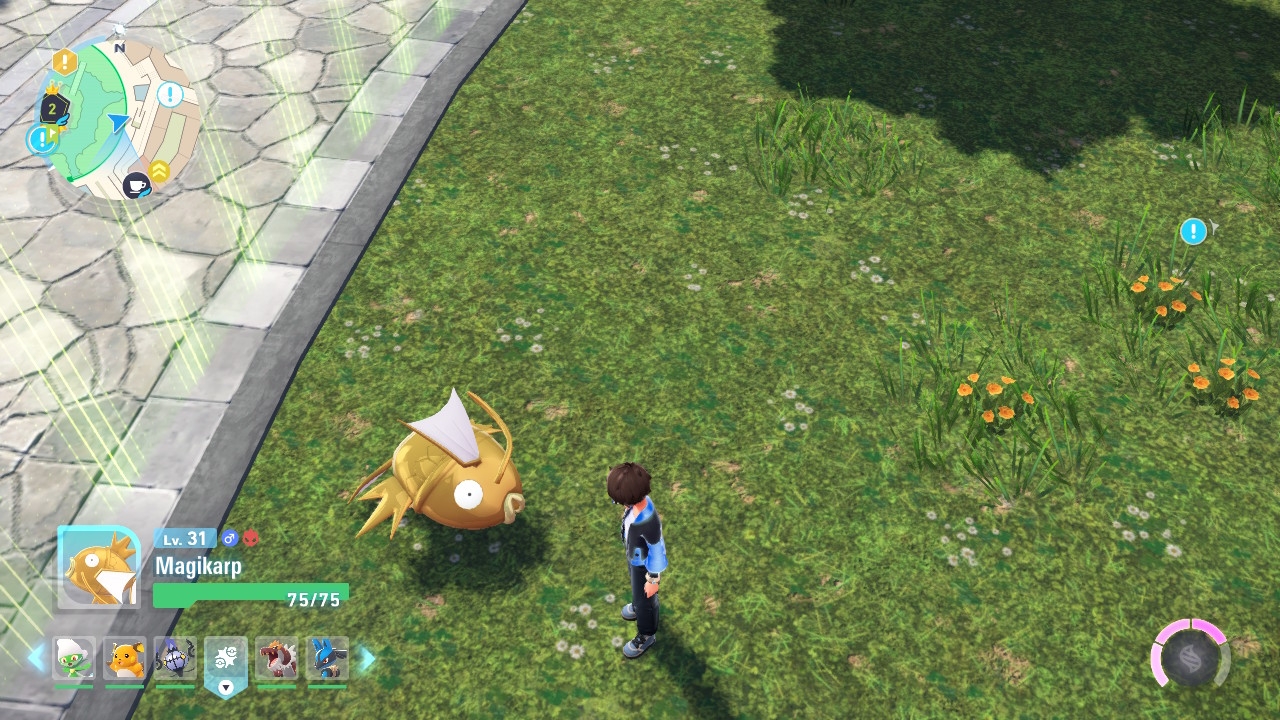Click the highlighted Poké Ball party slot
Image resolution: width=1280 pixels, height=720 pixels.
[x=226, y=660]
